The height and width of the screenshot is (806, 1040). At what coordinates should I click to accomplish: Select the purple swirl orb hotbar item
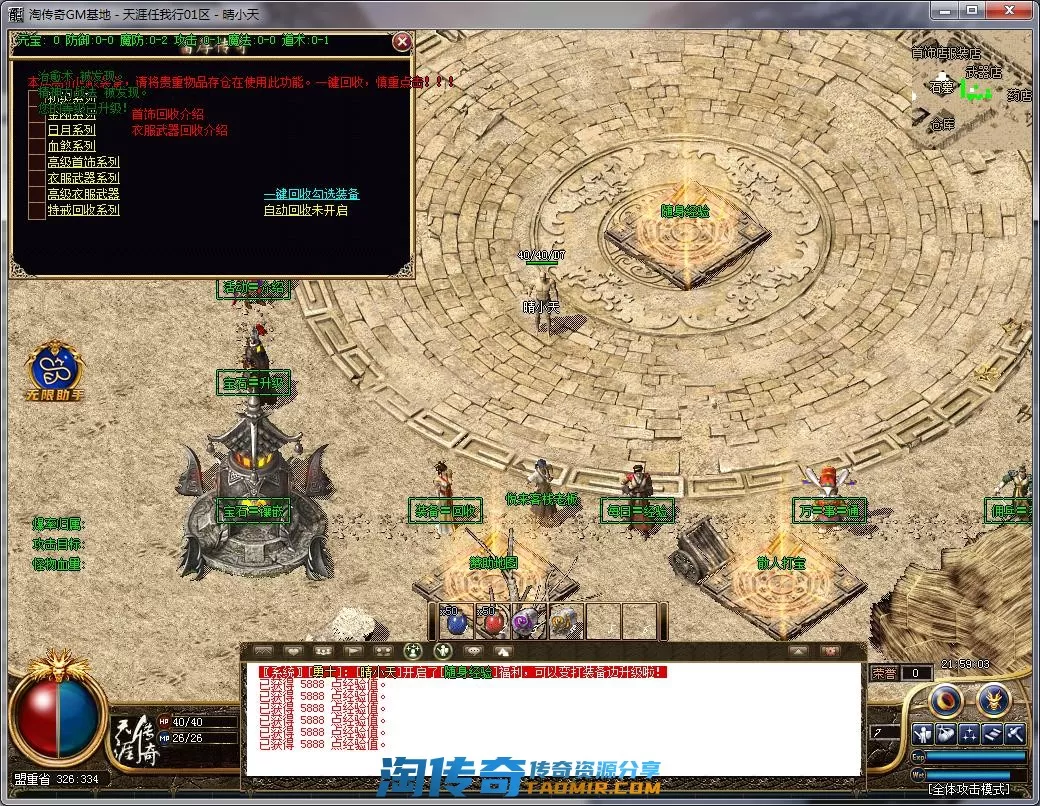click(x=528, y=622)
